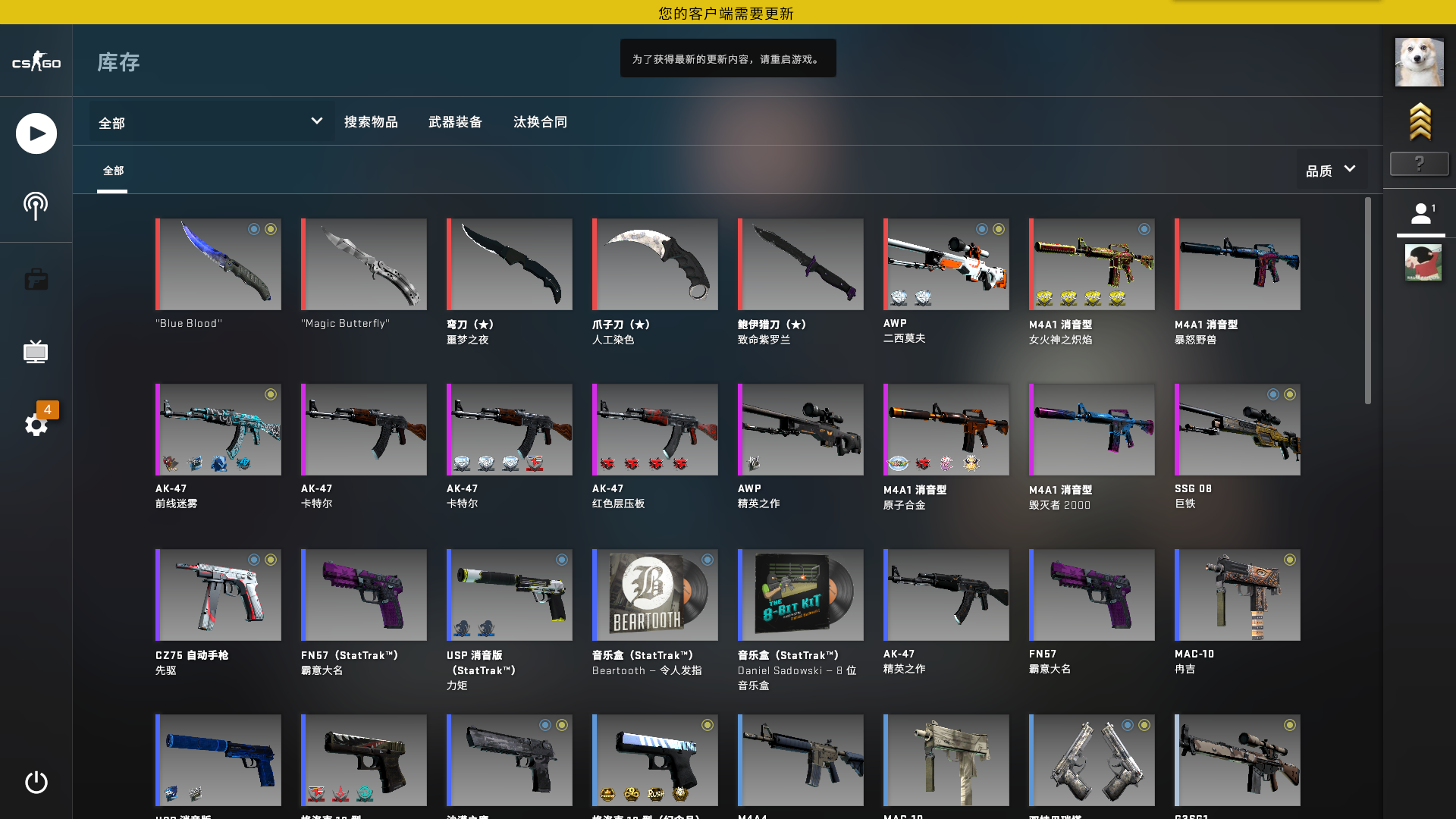Click 搜索物品 to search items
This screenshot has height=819, width=1456.
[372, 121]
